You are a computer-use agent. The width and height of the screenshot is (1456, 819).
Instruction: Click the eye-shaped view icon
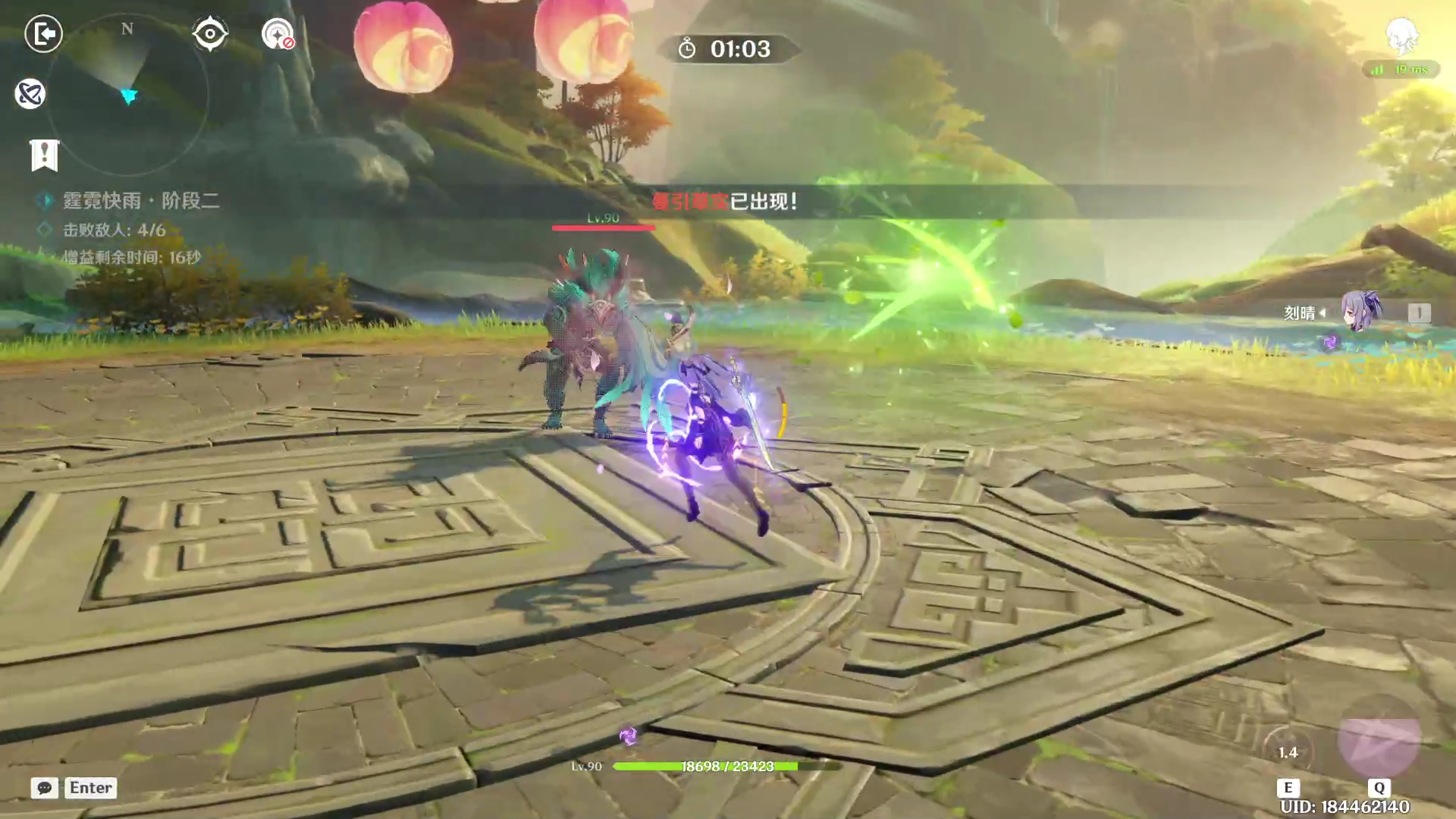(209, 33)
